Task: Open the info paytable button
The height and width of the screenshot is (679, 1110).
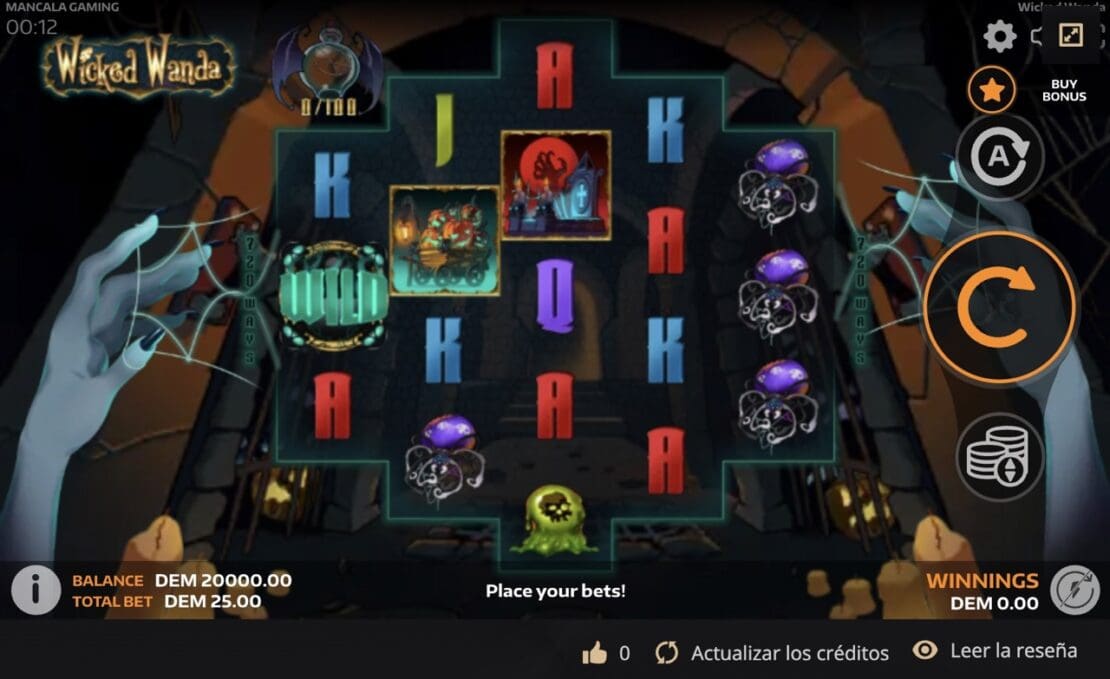Action: [36, 590]
